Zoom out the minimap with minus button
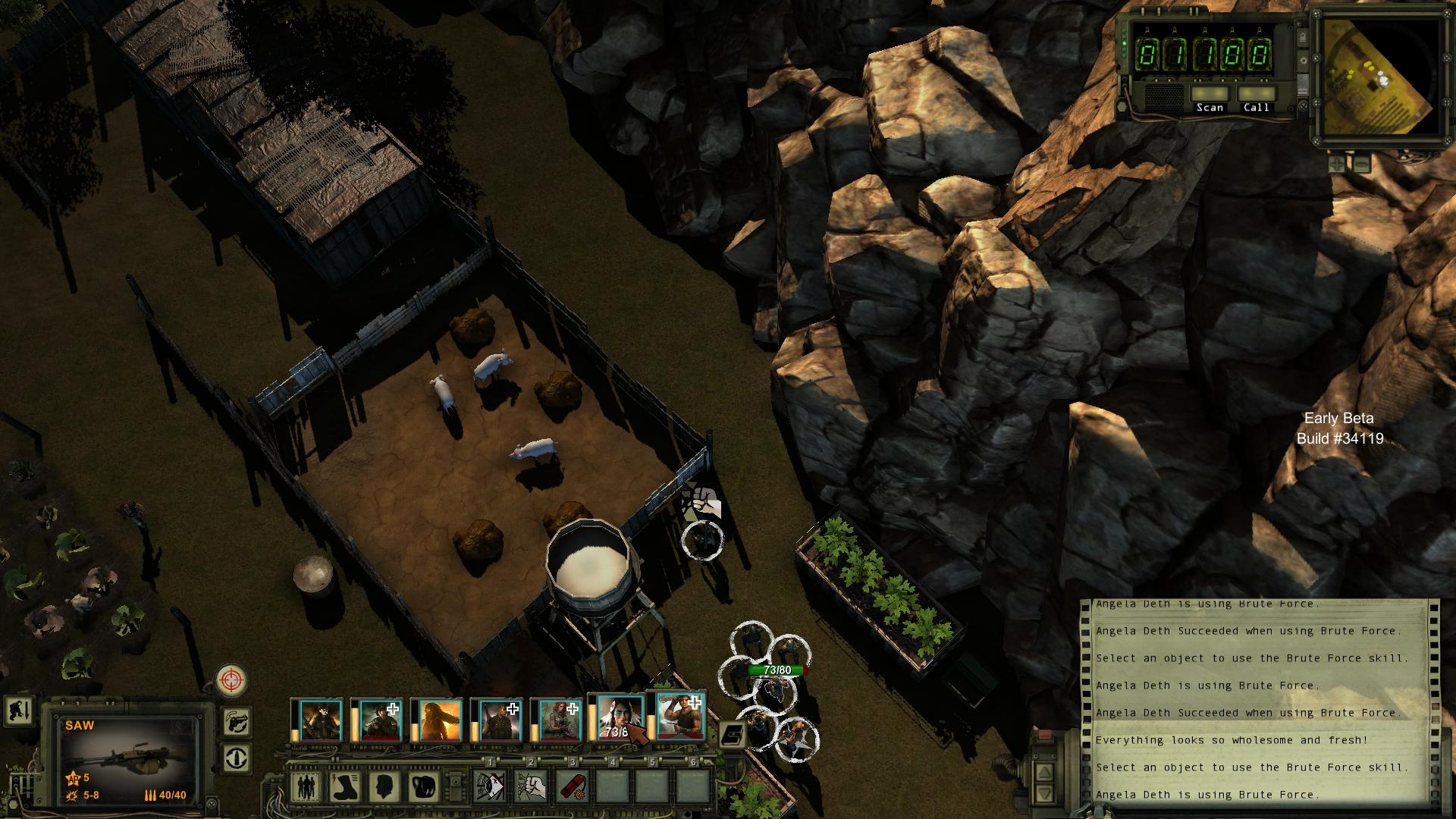1456x819 pixels. coord(1360,163)
